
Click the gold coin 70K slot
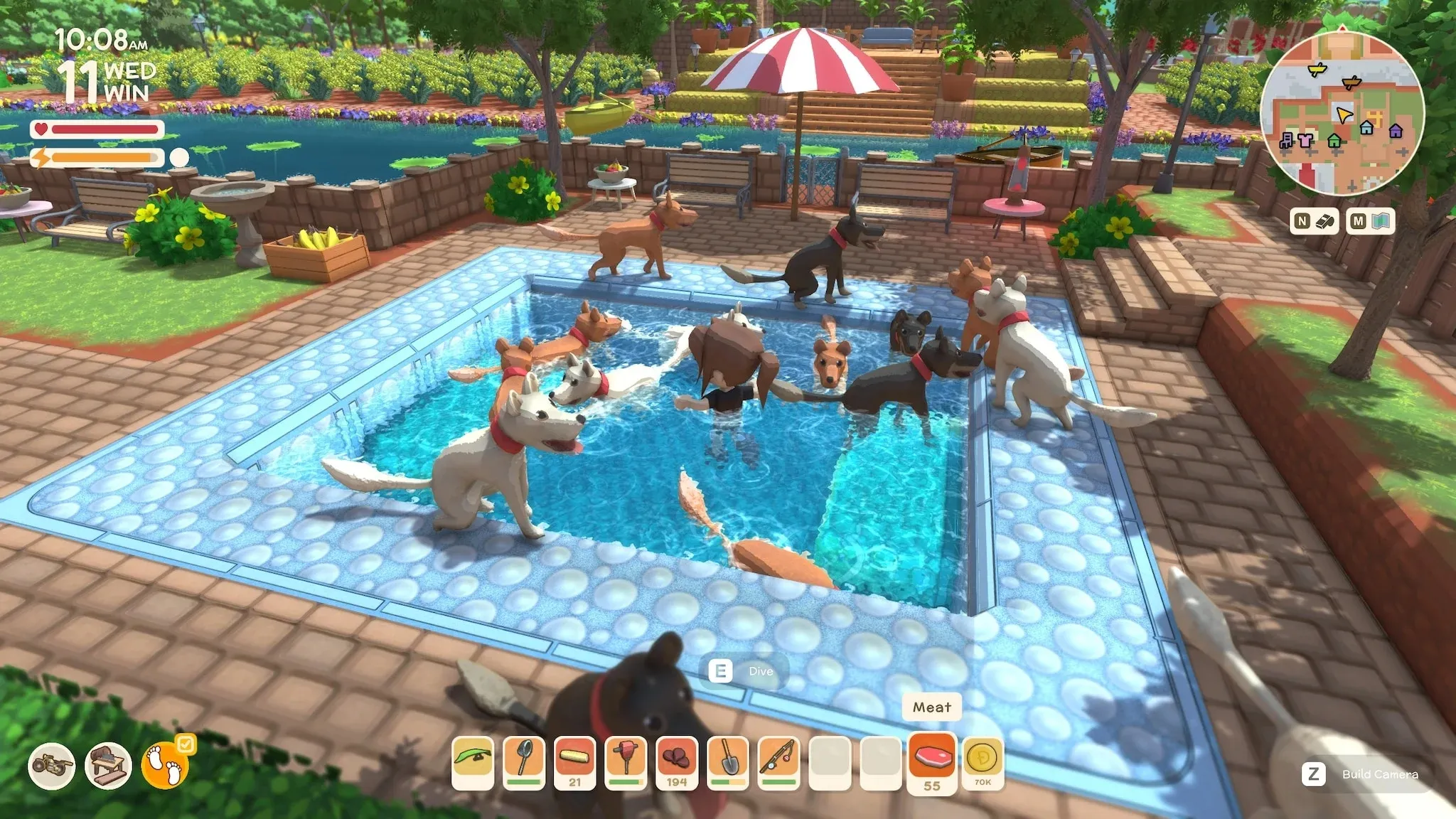(x=983, y=761)
